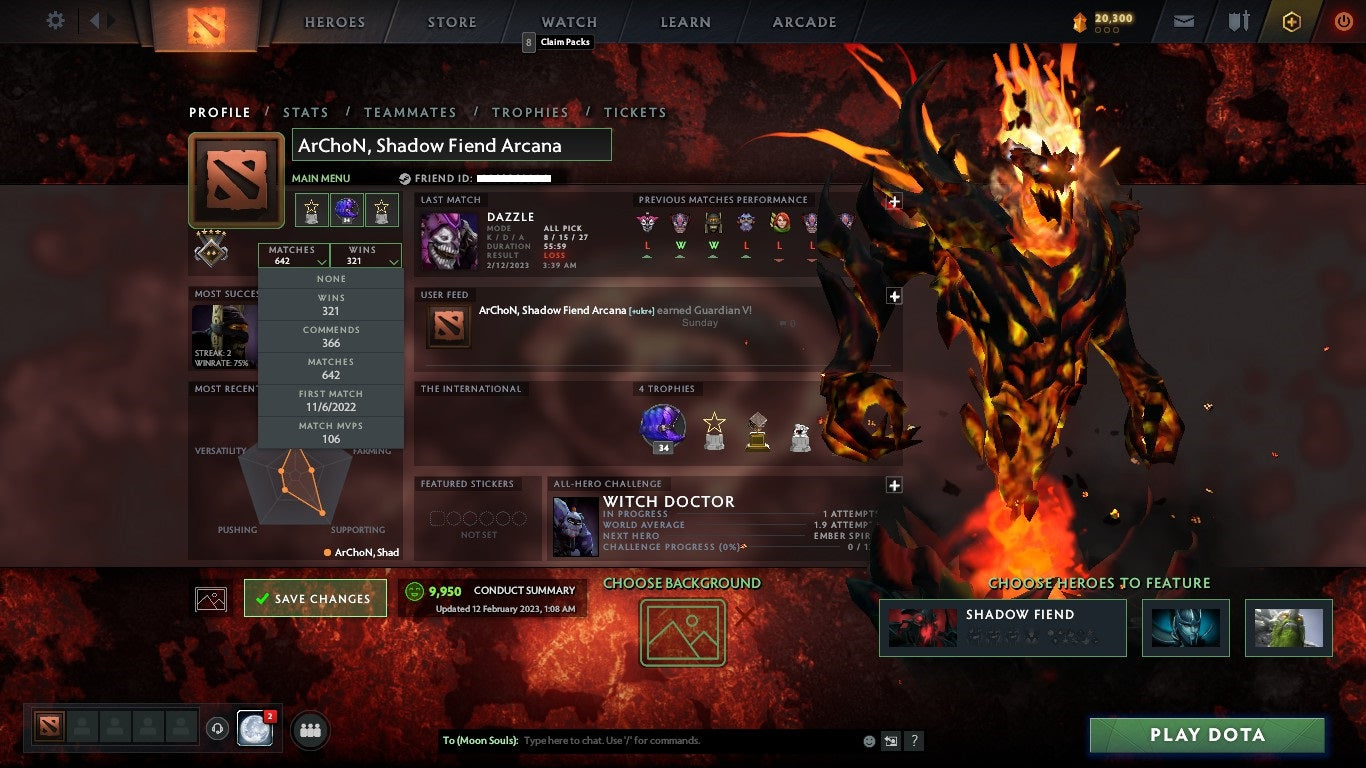Open the WATCH menu at the top
The height and width of the screenshot is (768, 1366).
click(568, 21)
